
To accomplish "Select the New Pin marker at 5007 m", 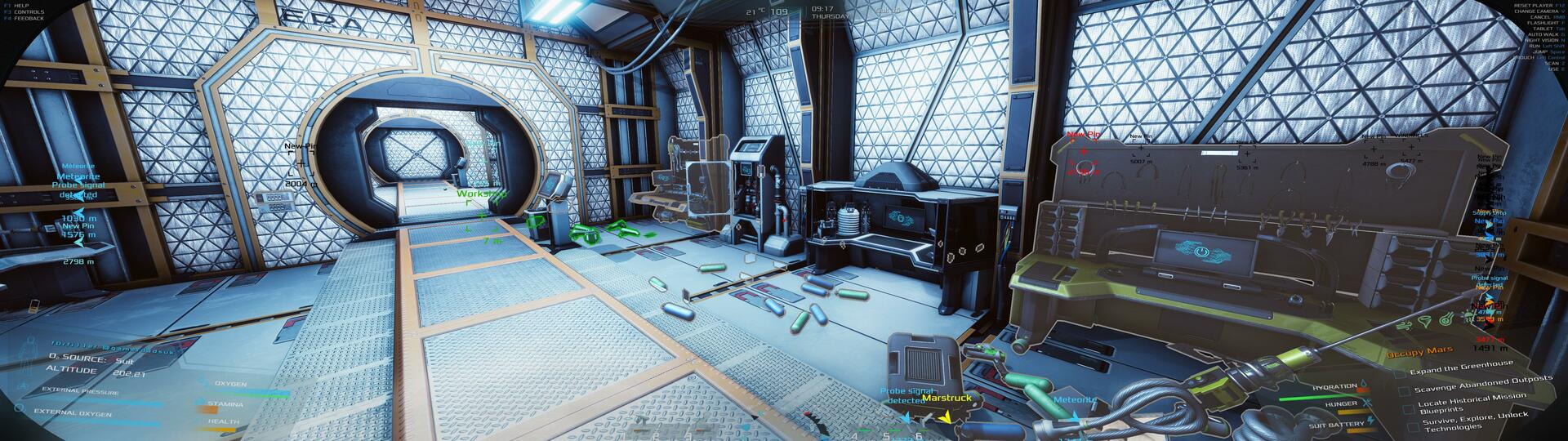I will pos(1141,149).
